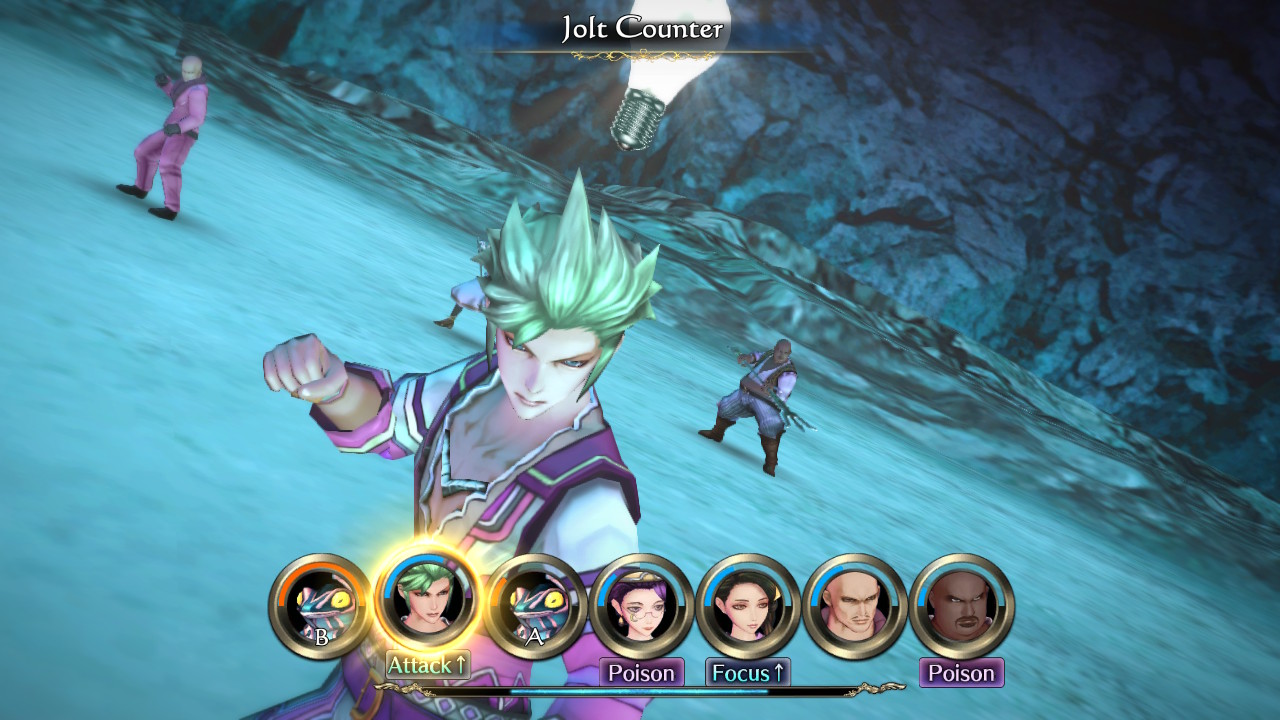Select the black-haired woman turn portrait
The height and width of the screenshot is (720, 1280).
[748, 606]
